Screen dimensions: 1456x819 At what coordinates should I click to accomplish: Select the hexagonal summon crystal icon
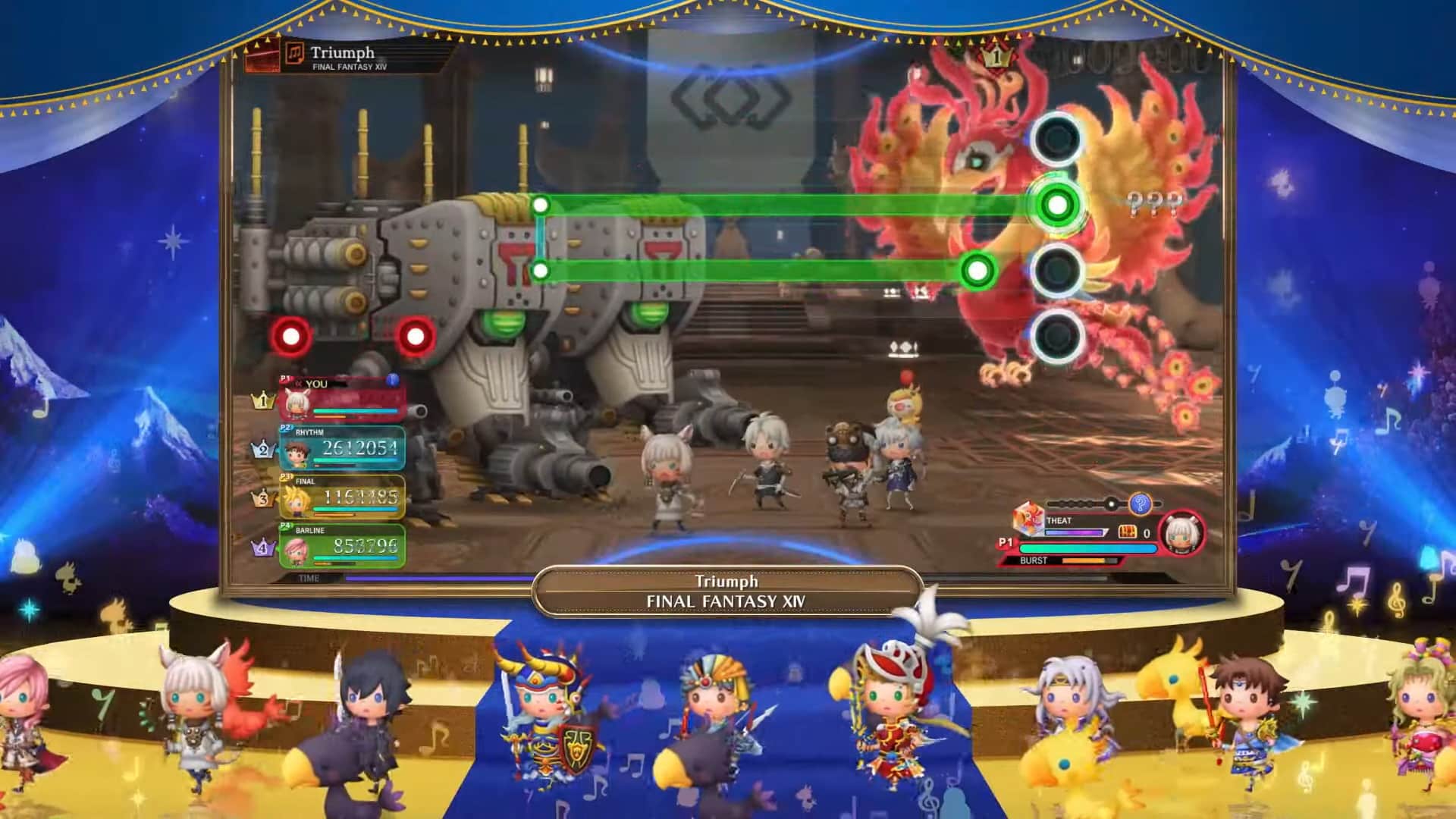coord(1028,520)
